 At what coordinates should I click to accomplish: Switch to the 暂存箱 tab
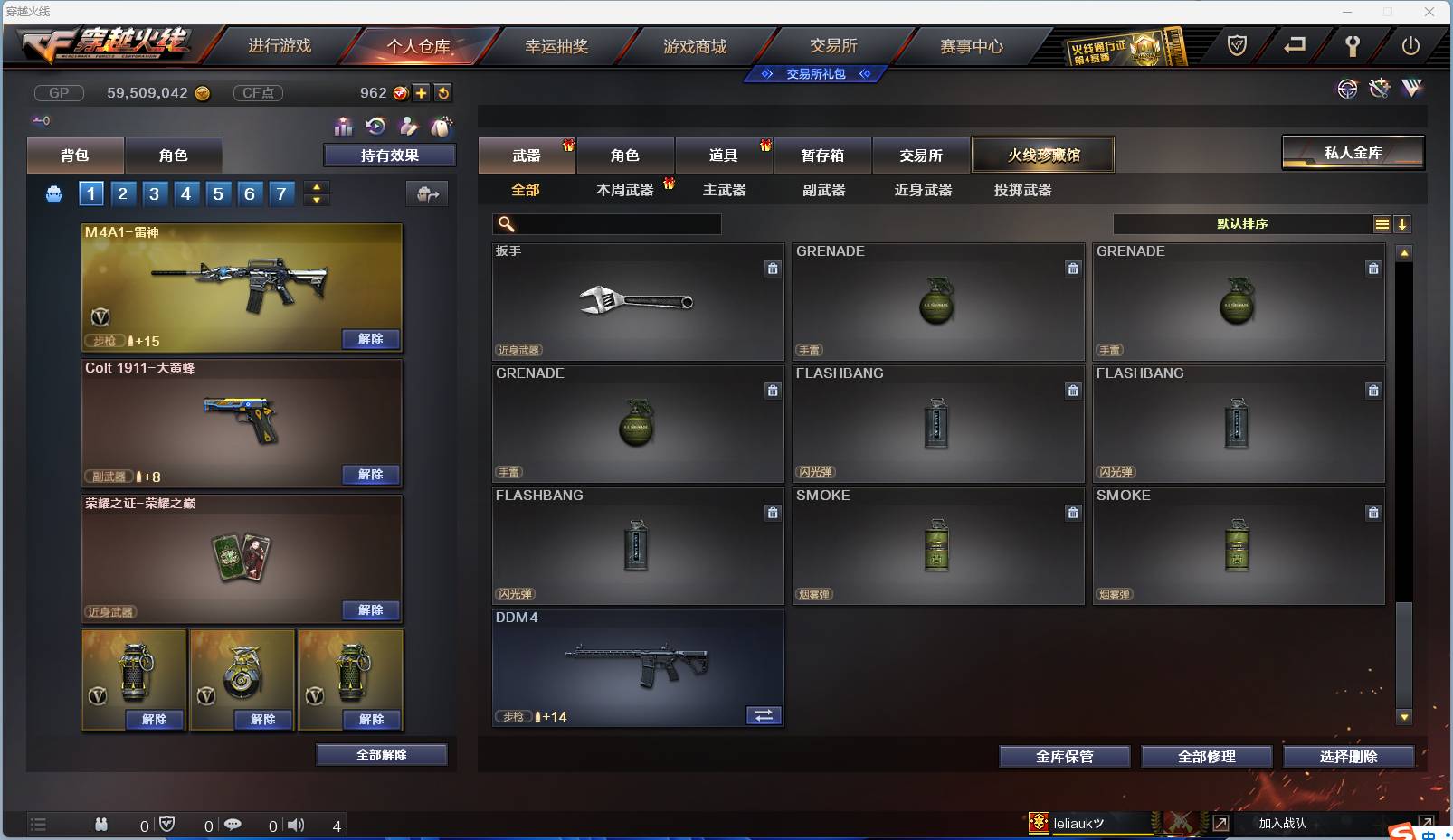822,155
